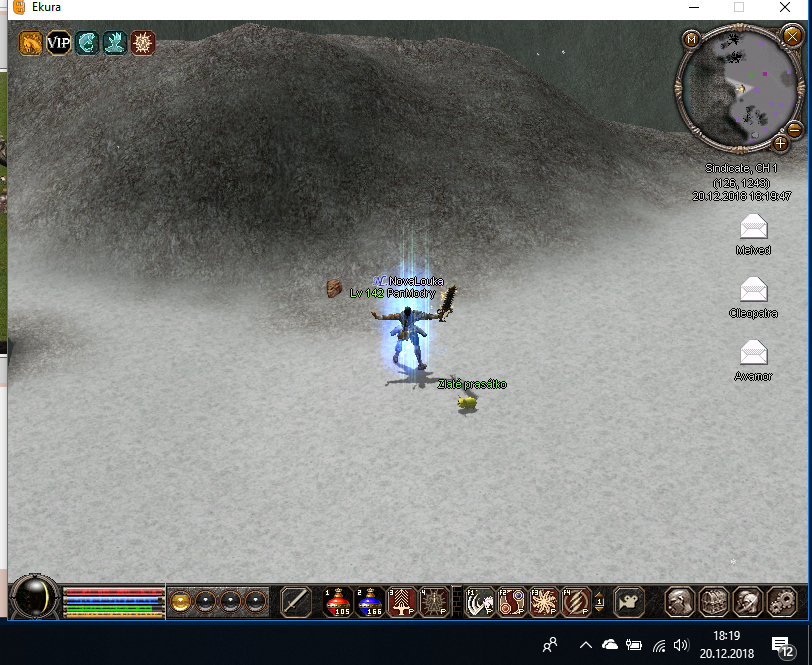Close the Ekura game window
The width and height of the screenshot is (812, 665).
coord(785,8)
